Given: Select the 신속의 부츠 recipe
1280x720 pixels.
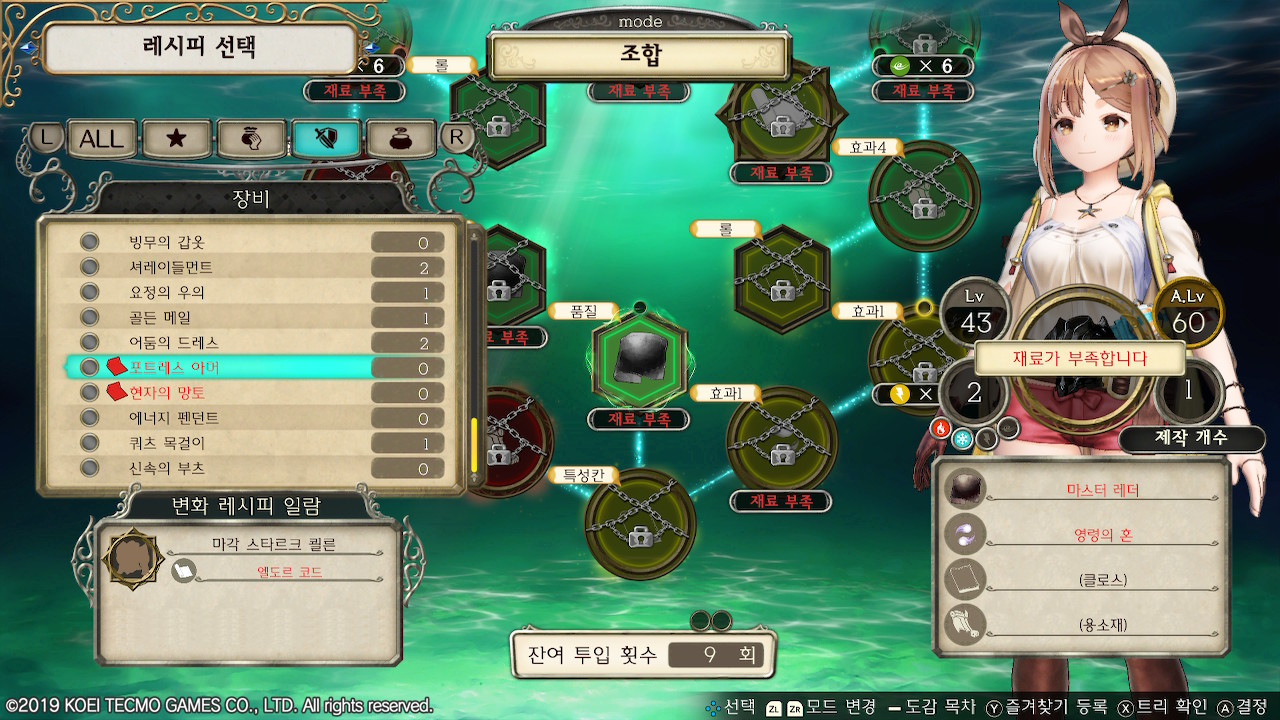Looking at the screenshot, I should coord(250,468).
